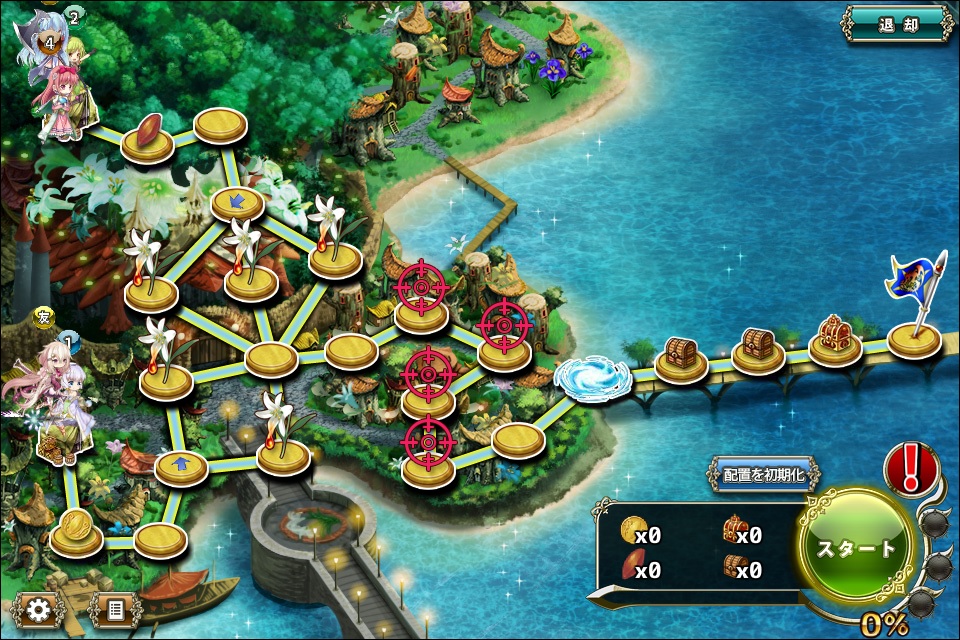Click the 退却 retreat button

coord(897,24)
